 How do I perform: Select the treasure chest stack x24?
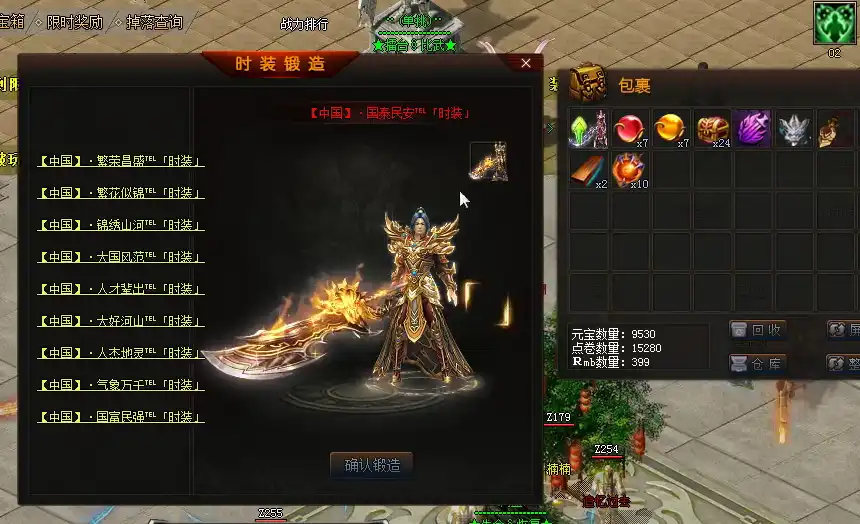click(712, 129)
